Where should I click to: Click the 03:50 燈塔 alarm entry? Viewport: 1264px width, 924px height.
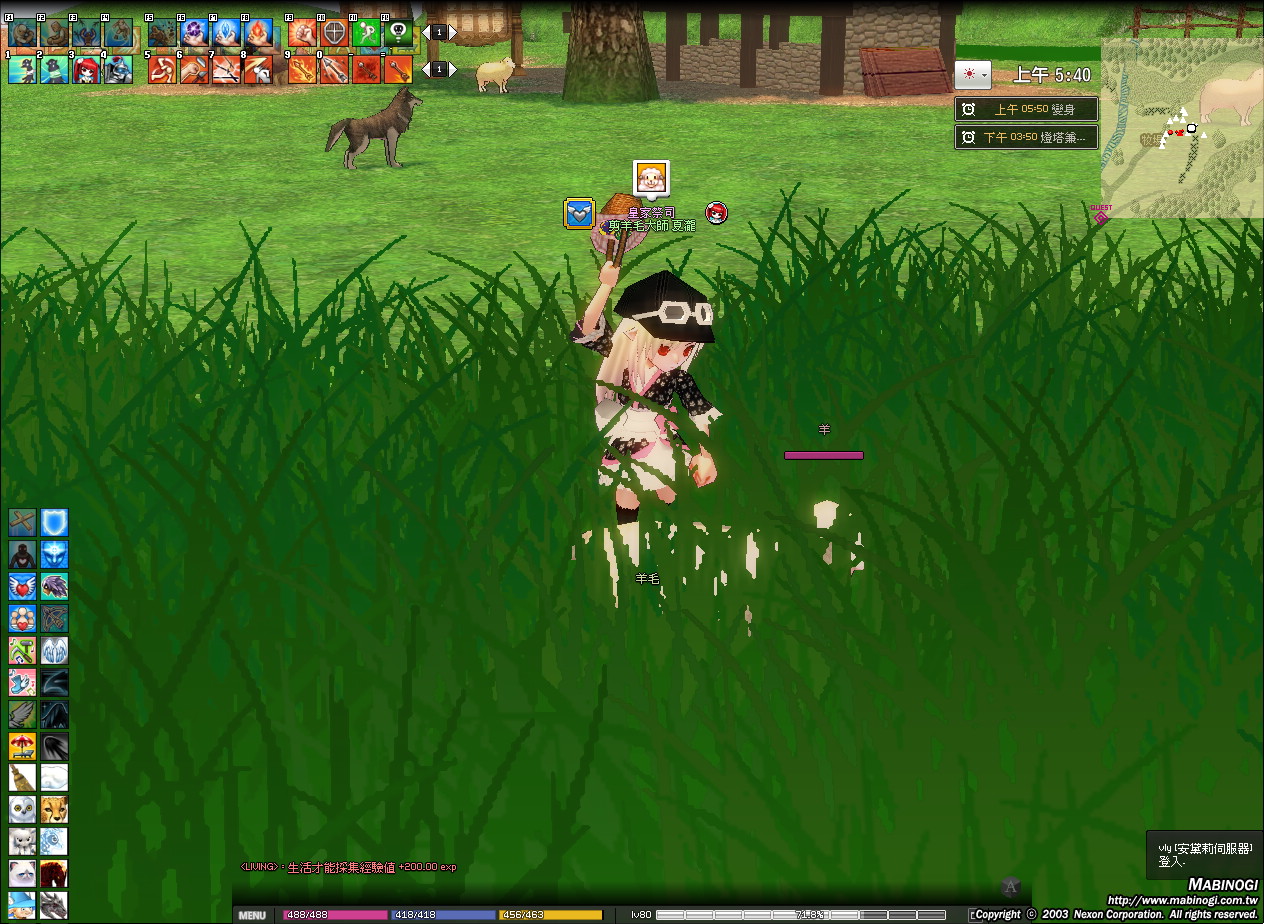[x=1026, y=137]
